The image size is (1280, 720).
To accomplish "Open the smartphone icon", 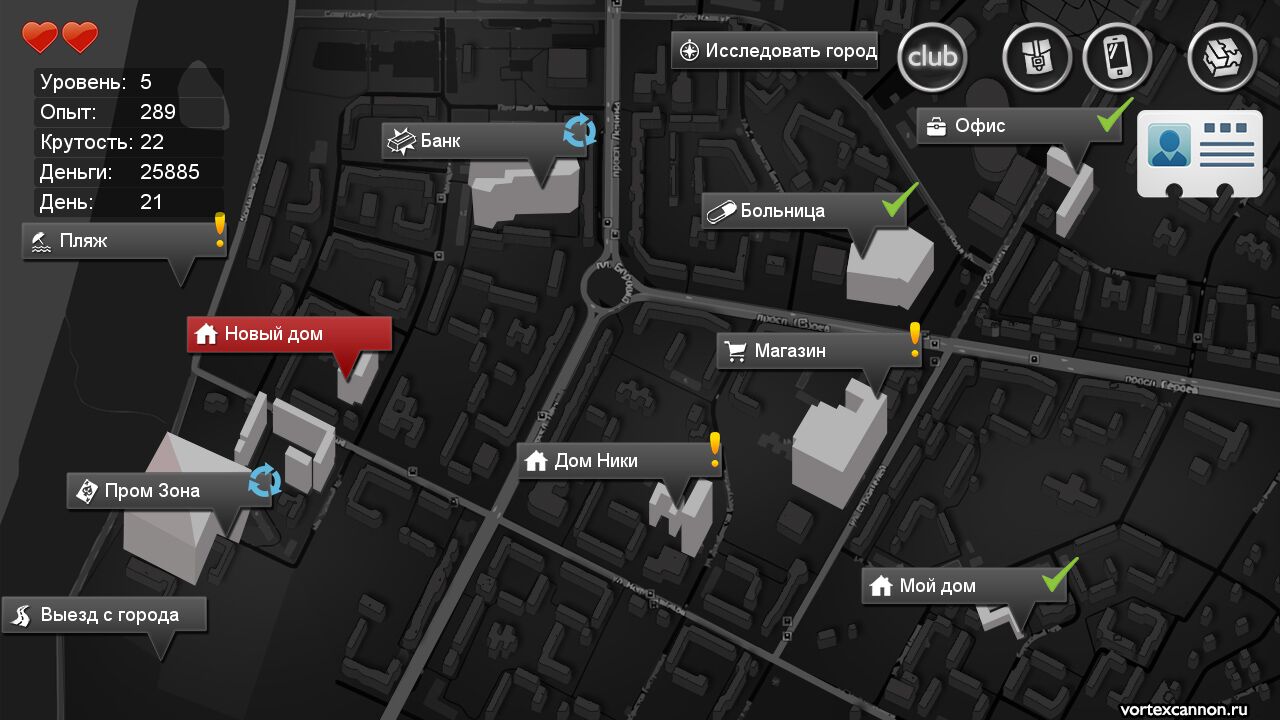I will click(1117, 57).
